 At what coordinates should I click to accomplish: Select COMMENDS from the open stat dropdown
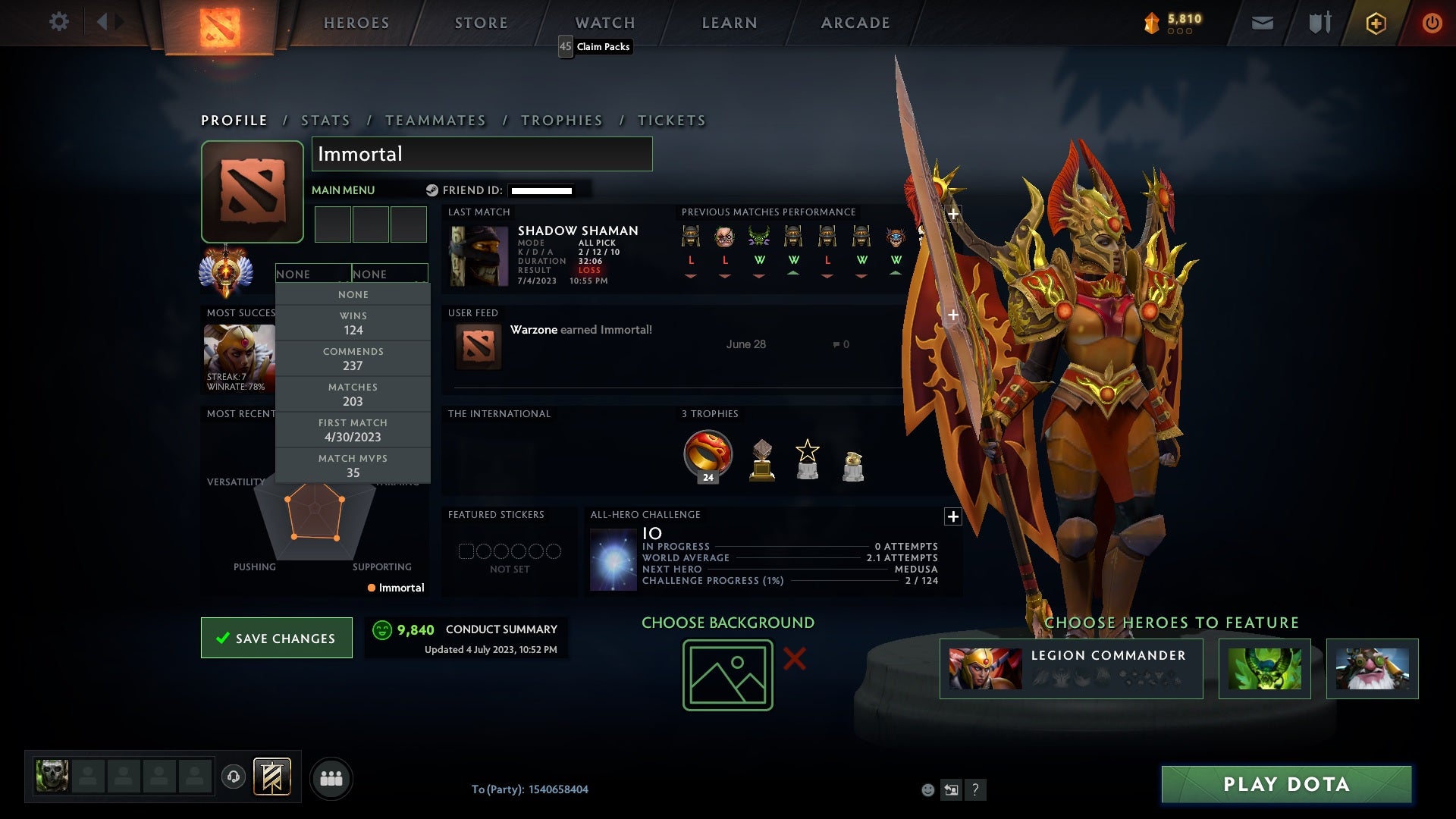click(x=353, y=358)
